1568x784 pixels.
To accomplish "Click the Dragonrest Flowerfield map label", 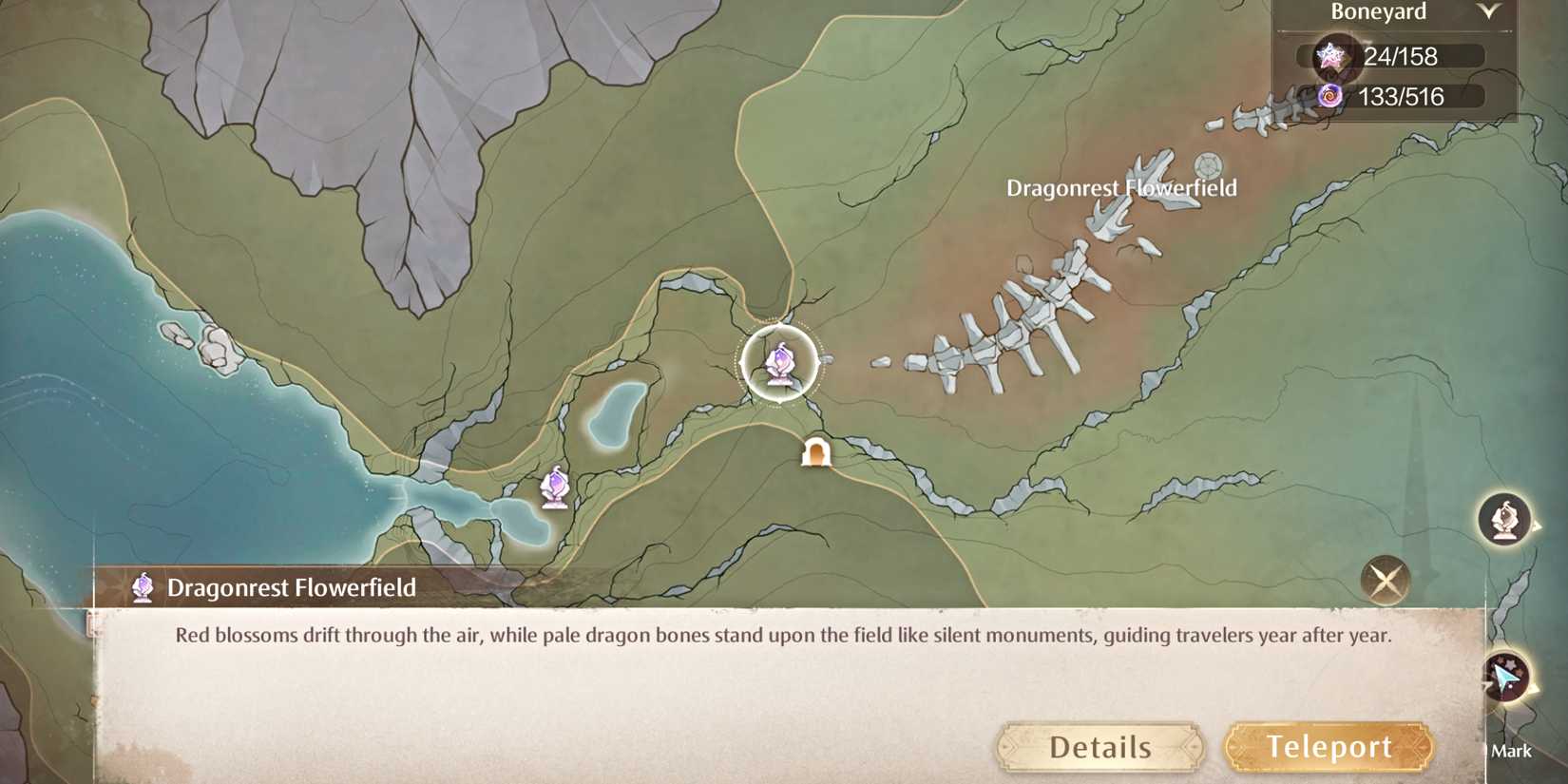I will pyautogui.click(x=1122, y=188).
